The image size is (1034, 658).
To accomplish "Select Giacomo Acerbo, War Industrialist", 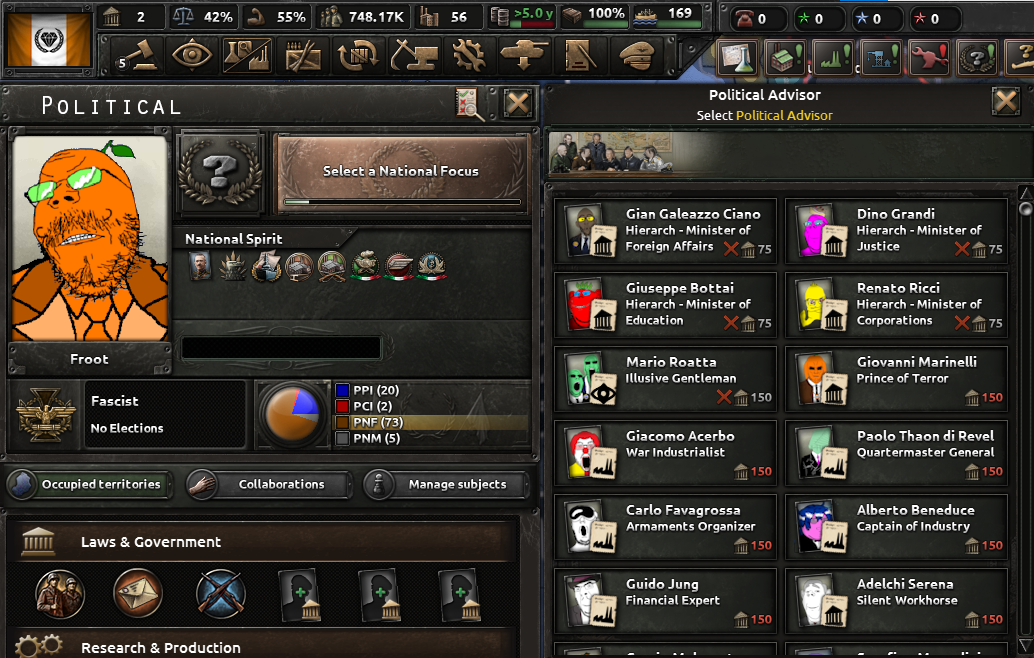I will click(666, 453).
